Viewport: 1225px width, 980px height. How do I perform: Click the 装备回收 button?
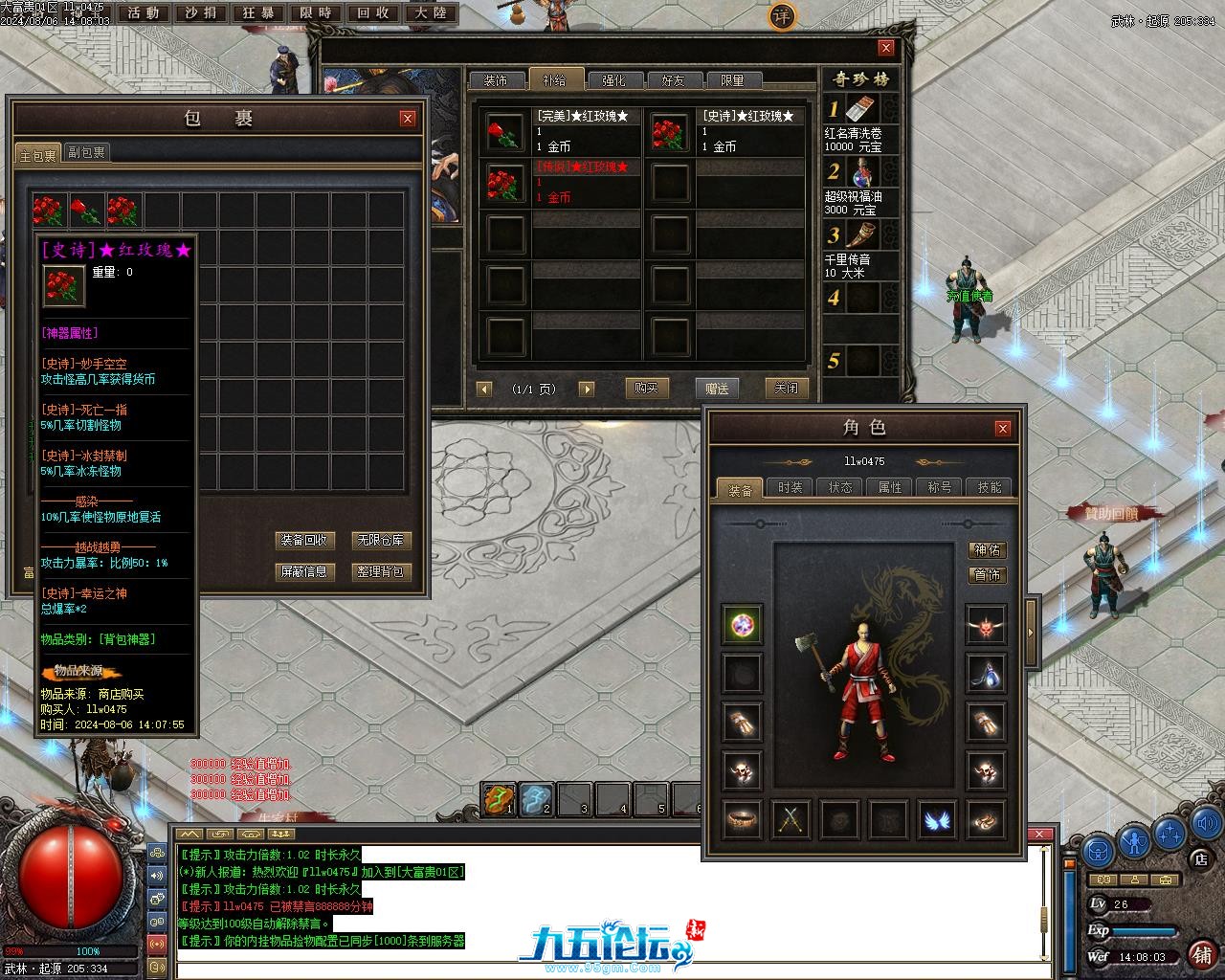303,540
